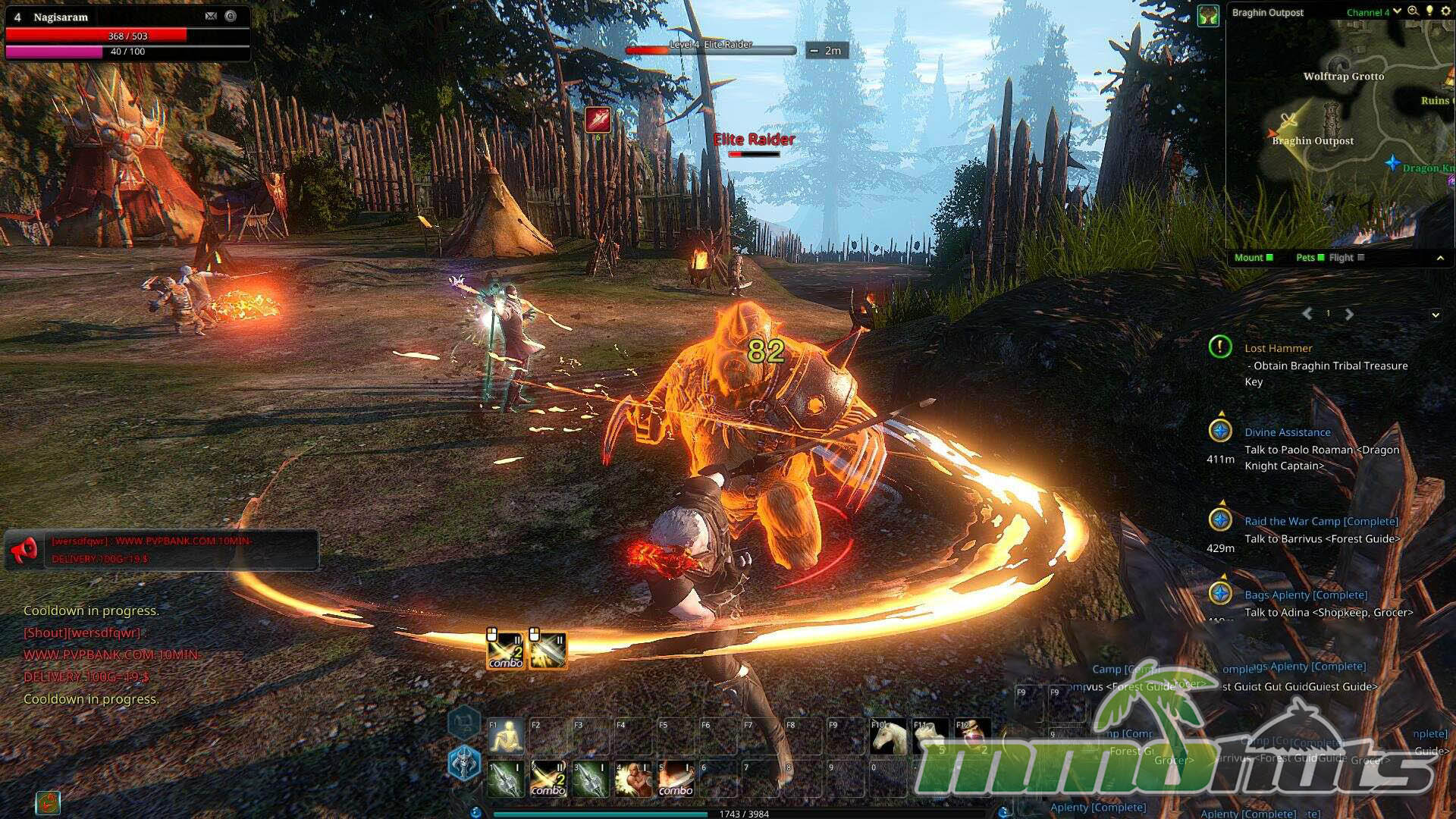The image size is (1456, 819).
Task: Open the Raid the War Camp quest
Action: pos(1320,521)
